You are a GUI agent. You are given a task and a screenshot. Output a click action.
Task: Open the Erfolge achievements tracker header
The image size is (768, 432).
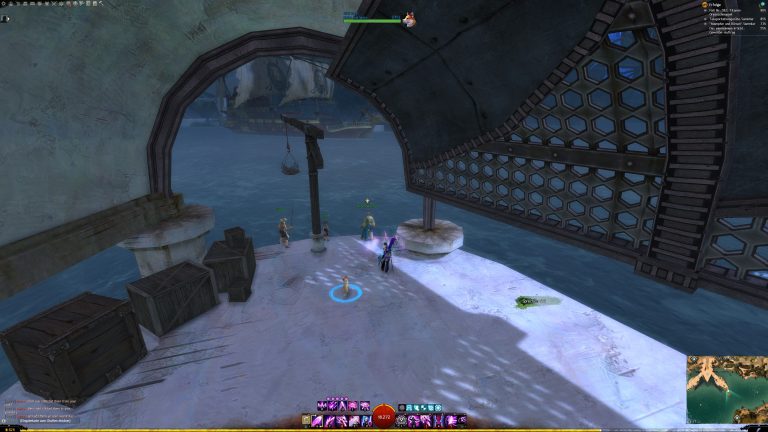point(712,5)
